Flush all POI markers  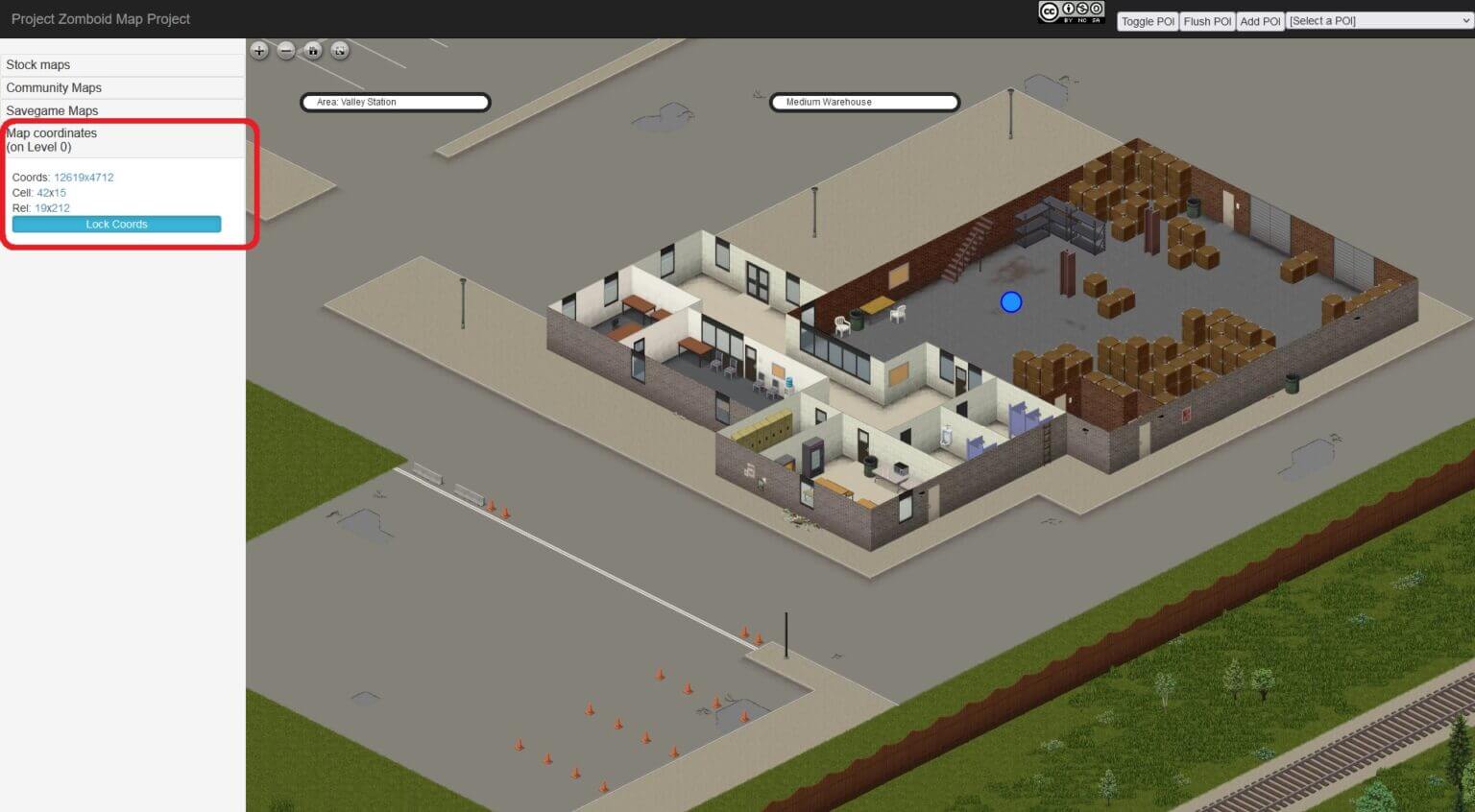coord(1206,20)
